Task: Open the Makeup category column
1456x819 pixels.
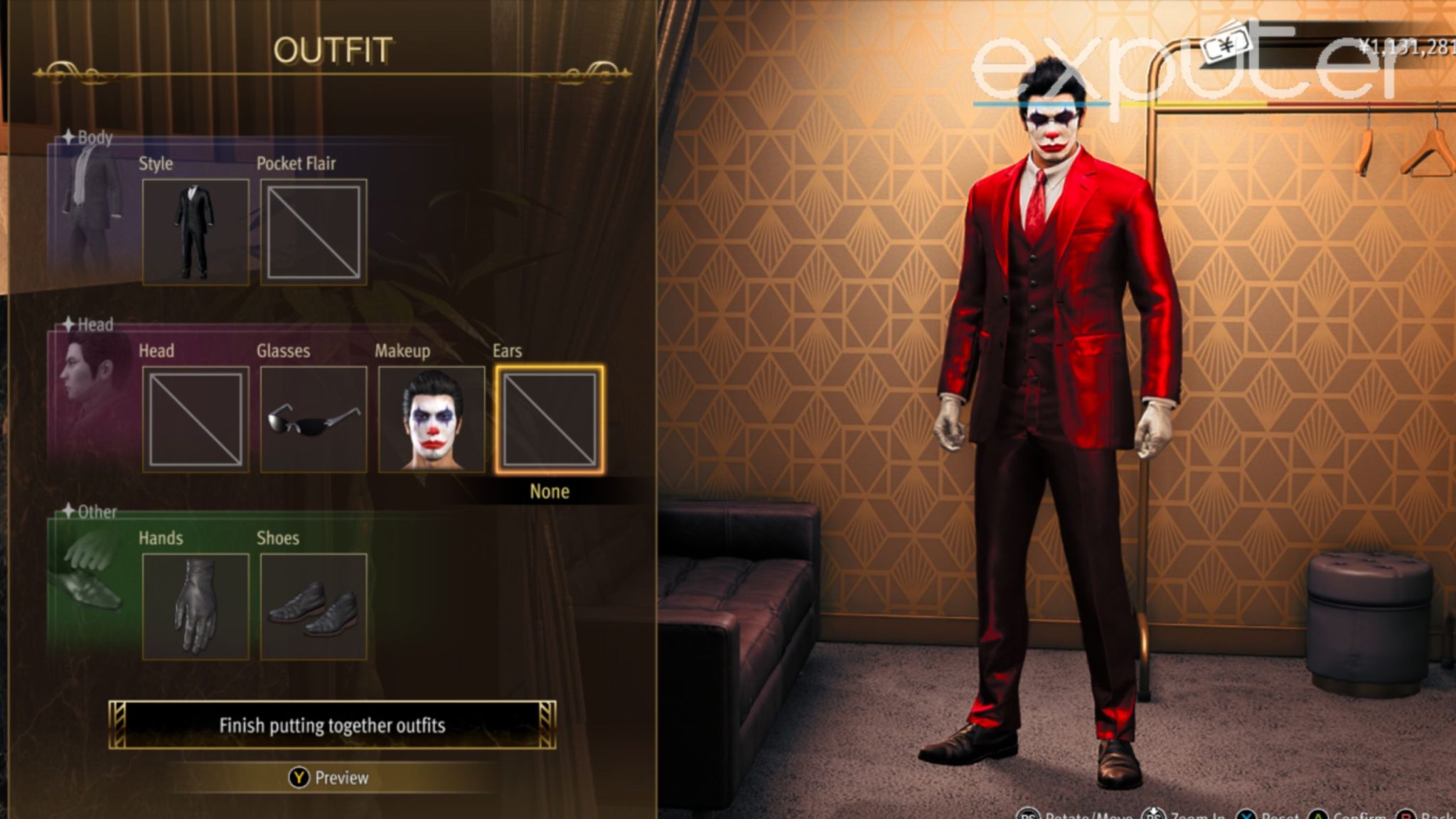Action: coord(402,350)
